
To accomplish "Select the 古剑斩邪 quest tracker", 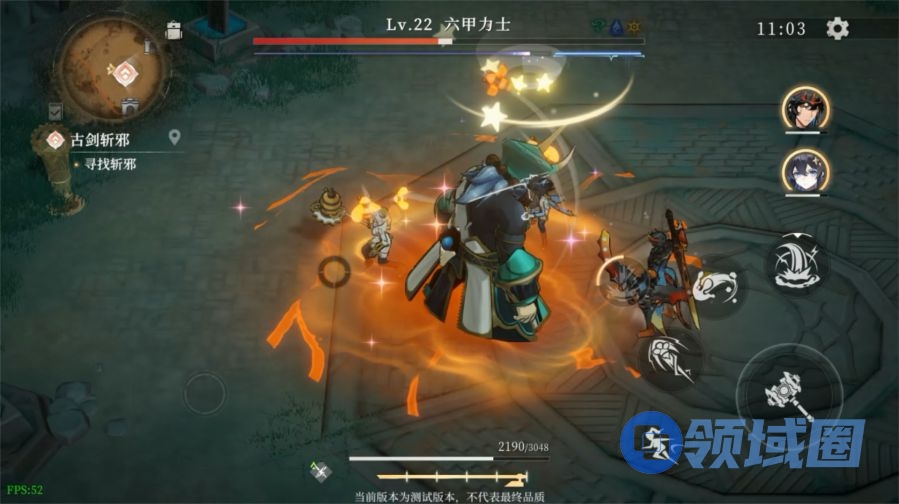I will 100,140.
